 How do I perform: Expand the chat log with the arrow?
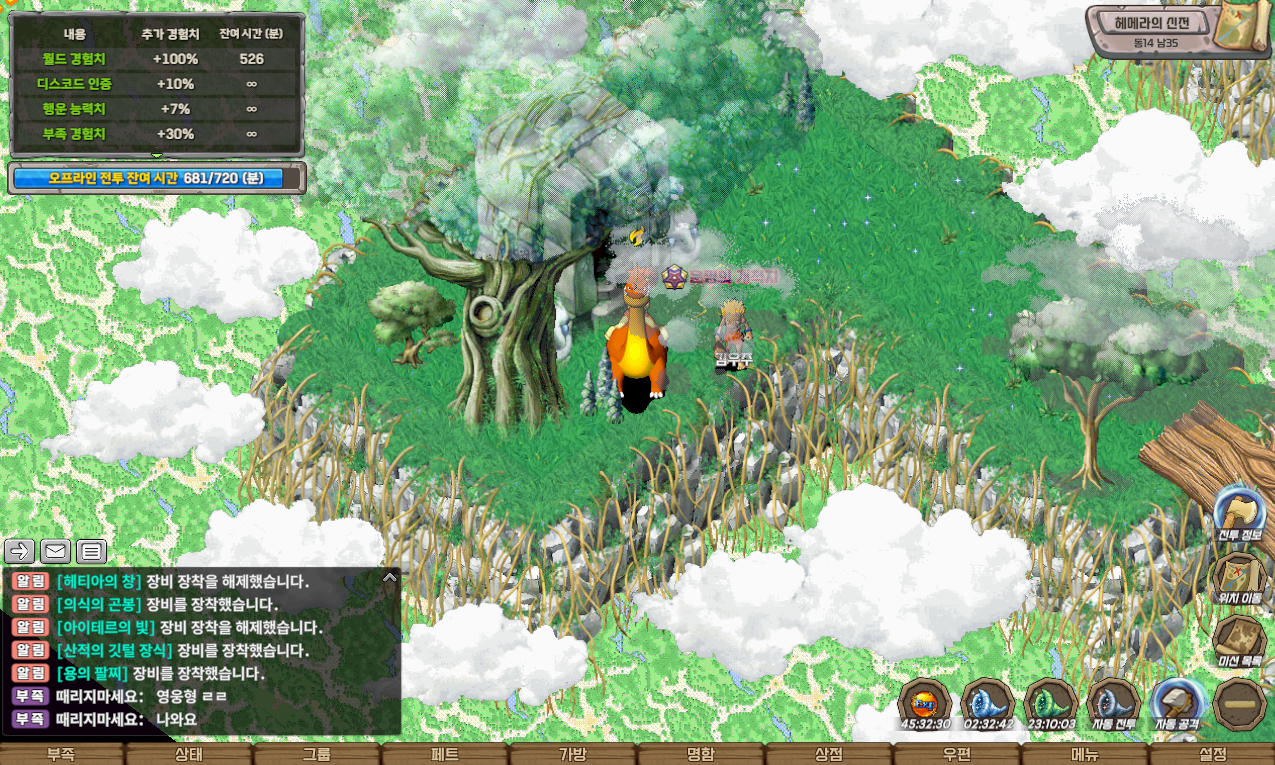[x=390, y=577]
